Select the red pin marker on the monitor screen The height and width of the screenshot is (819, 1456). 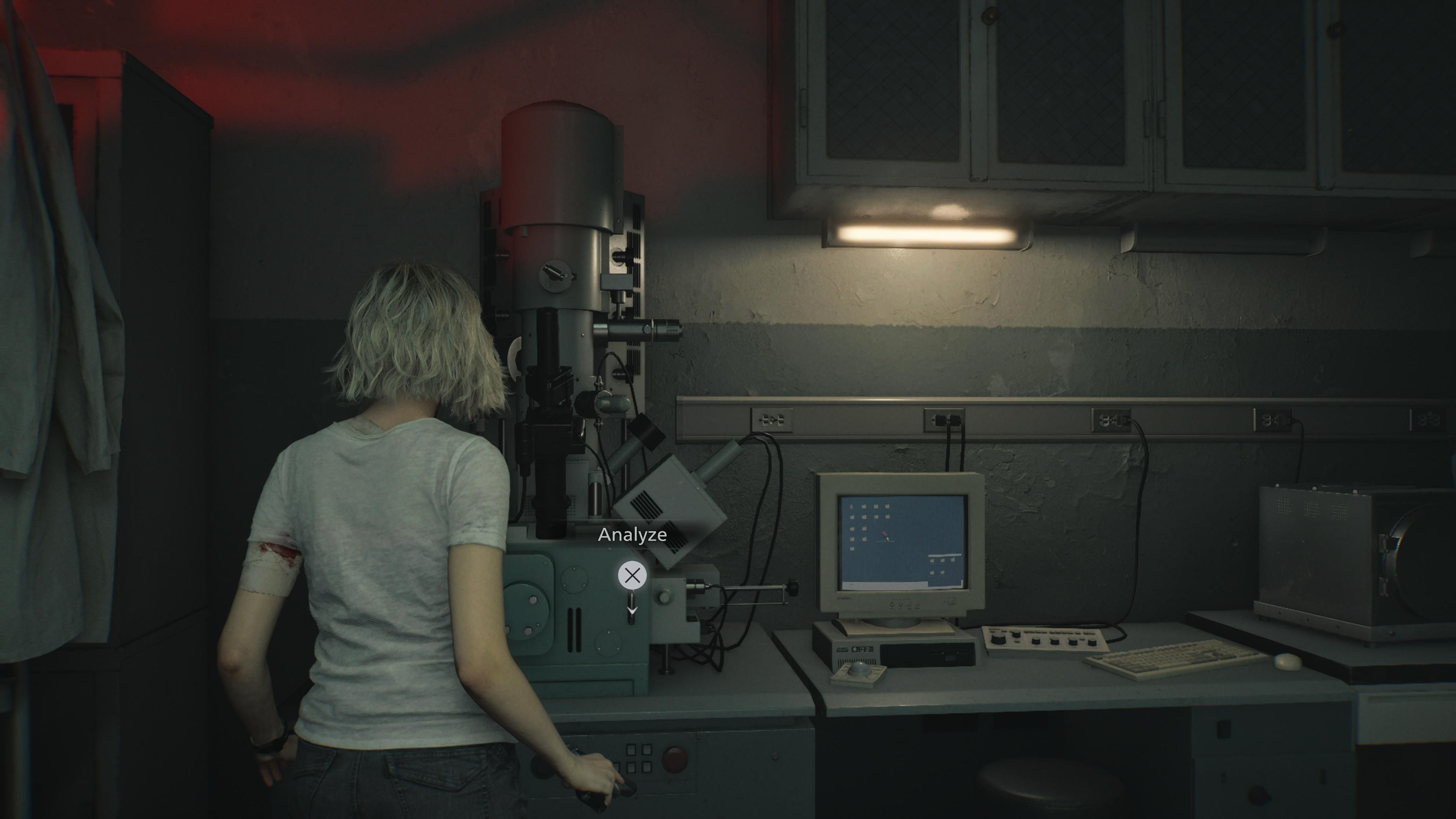(884, 534)
